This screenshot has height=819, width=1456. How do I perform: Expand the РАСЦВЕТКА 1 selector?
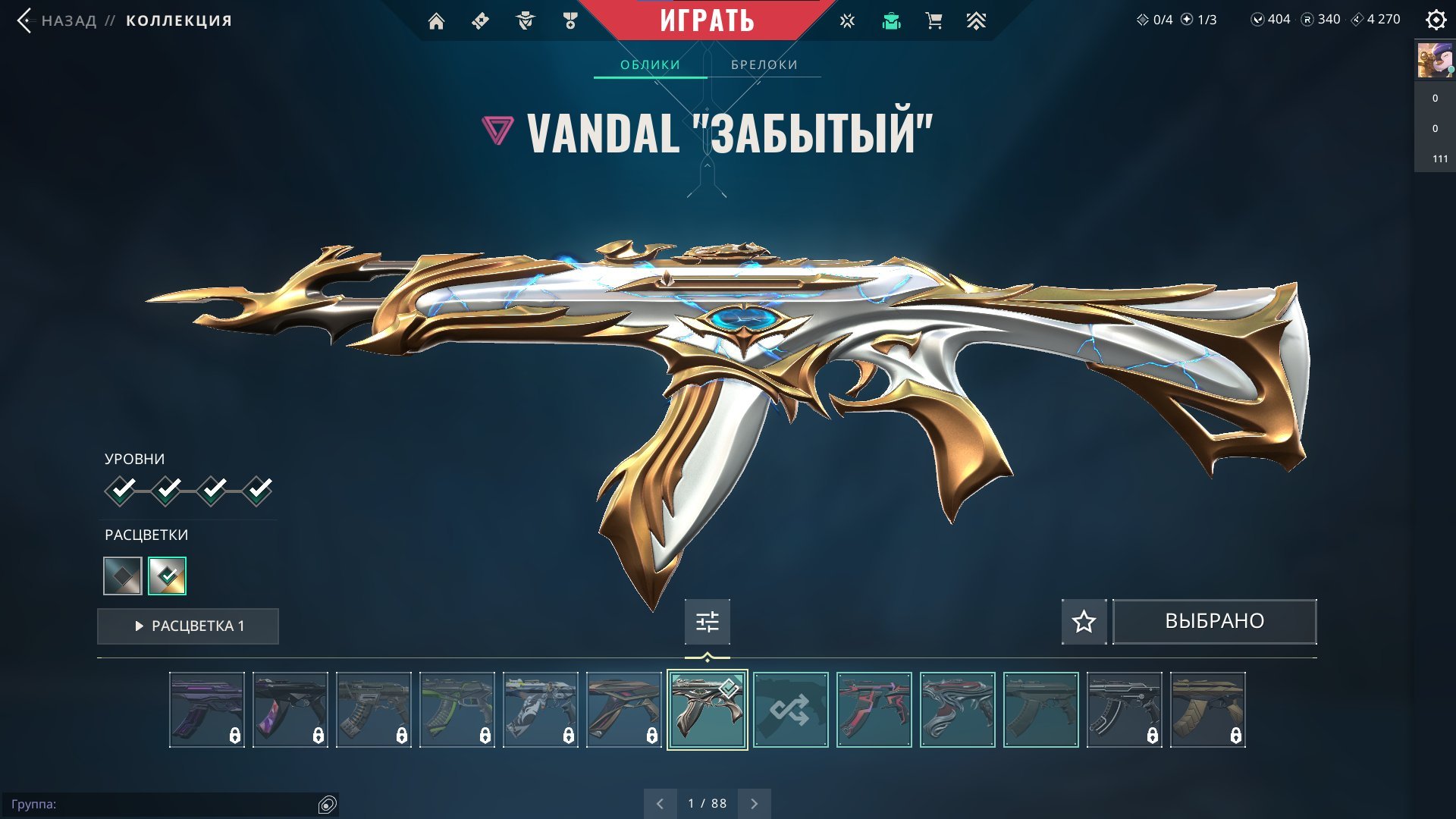pyautogui.click(x=188, y=626)
